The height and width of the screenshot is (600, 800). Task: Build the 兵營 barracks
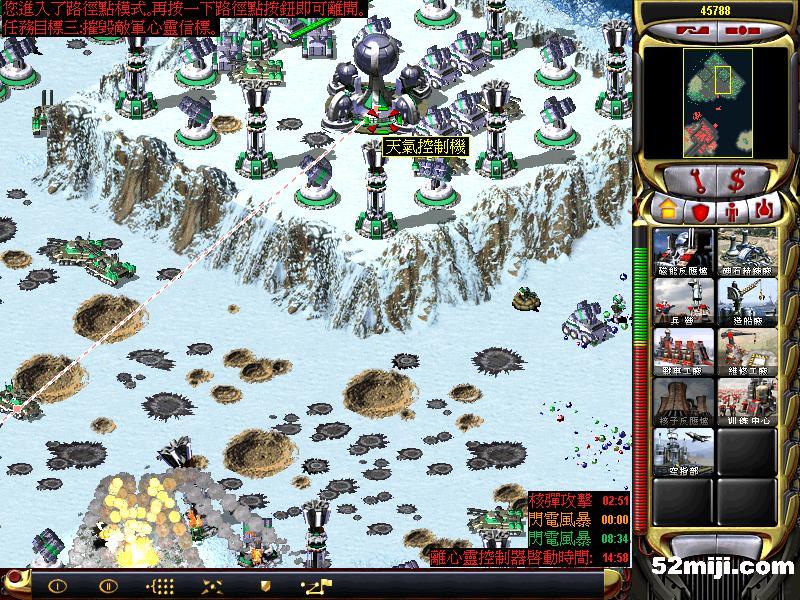tap(682, 302)
